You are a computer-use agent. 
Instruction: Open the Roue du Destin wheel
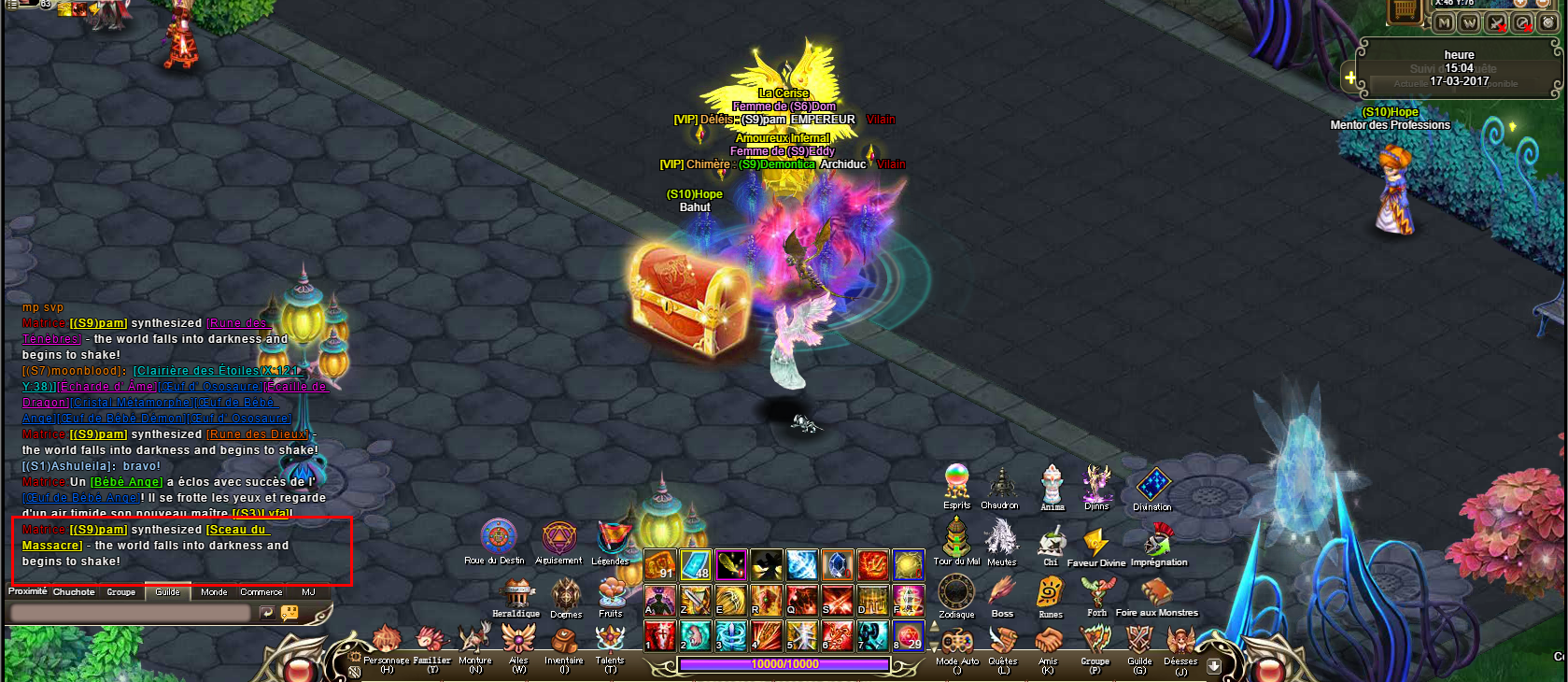[x=498, y=538]
